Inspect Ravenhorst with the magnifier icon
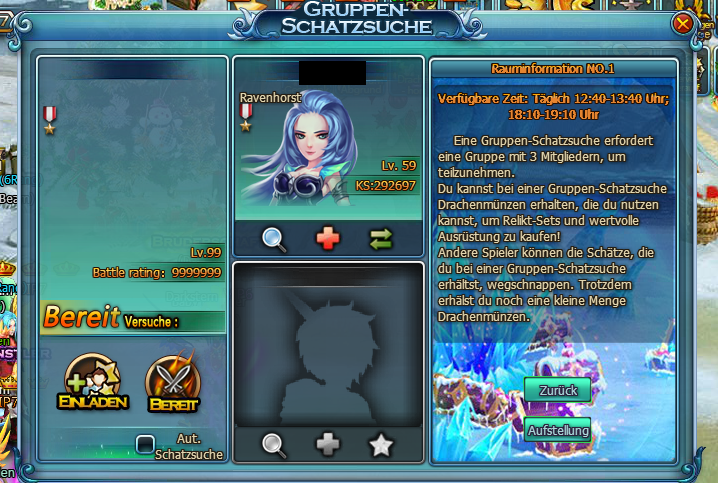 click(275, 238)
